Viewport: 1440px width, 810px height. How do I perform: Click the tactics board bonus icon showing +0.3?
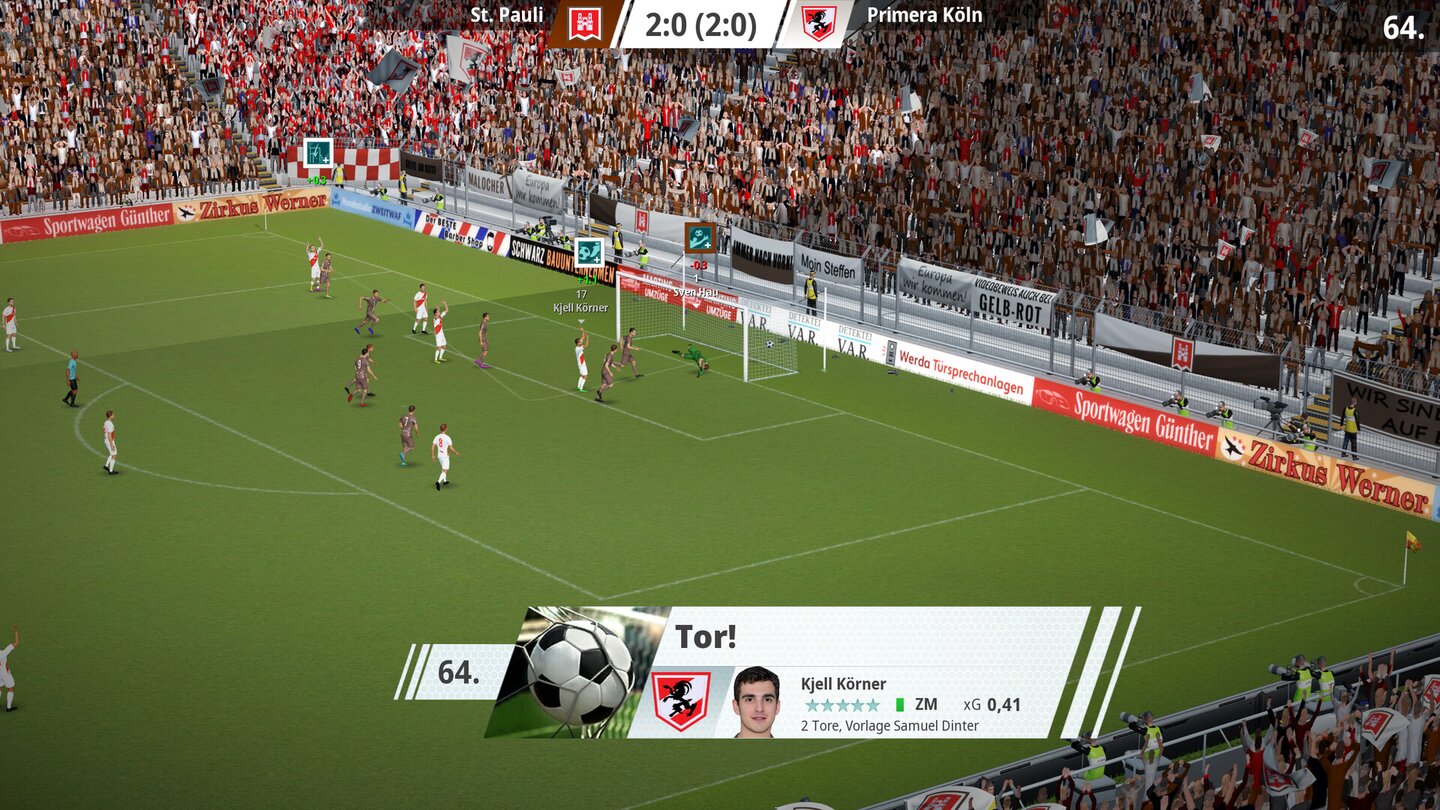318,155
